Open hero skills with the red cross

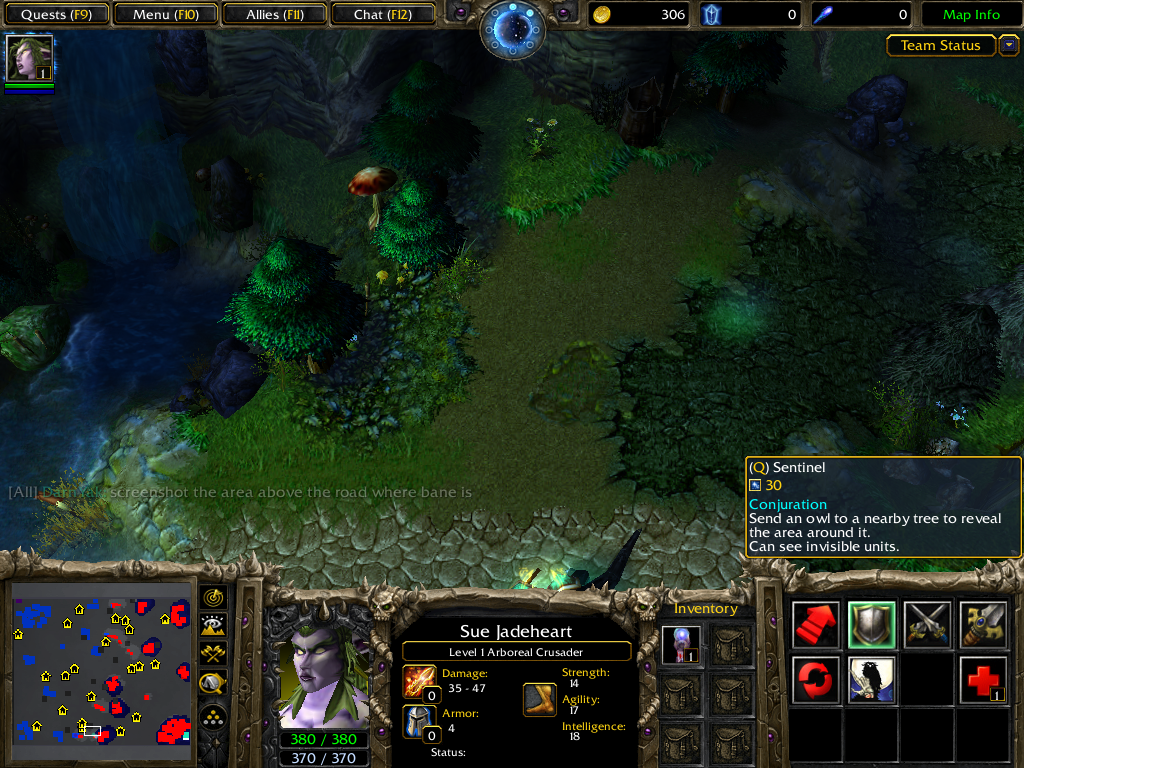pos(983,680)
